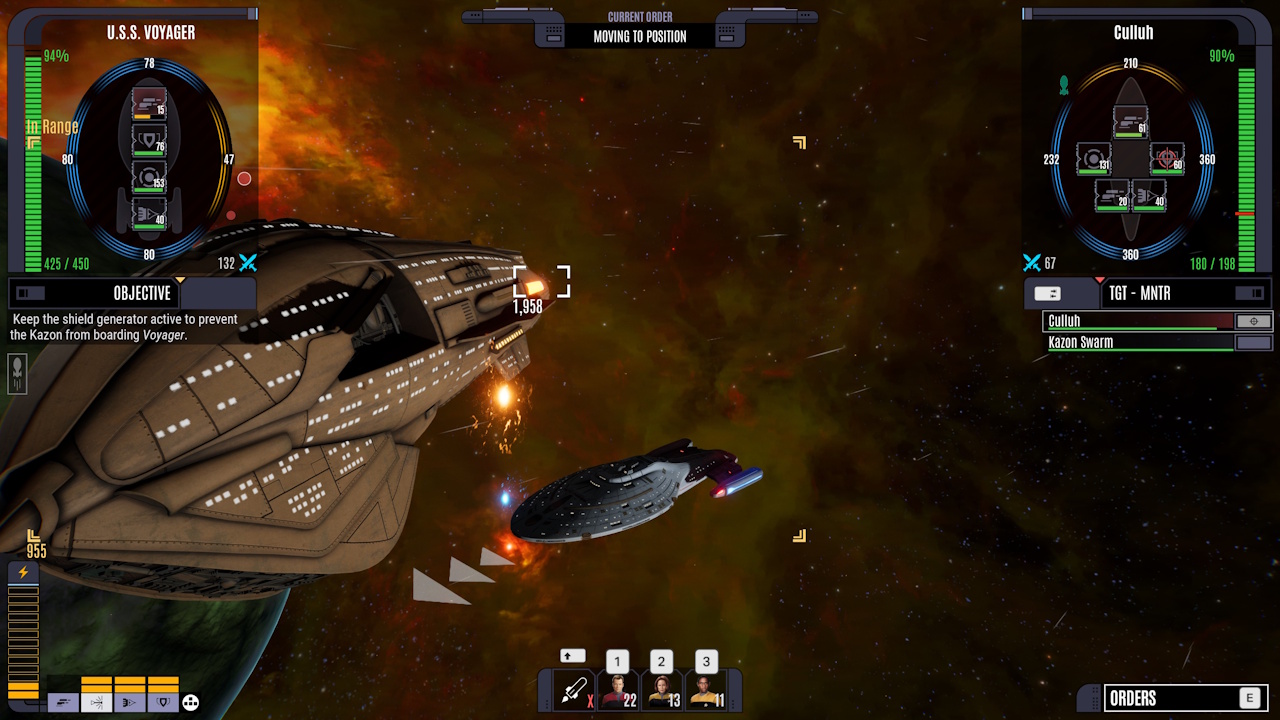The width and height of the screenshot is (1280, 720).
Task: Click the torpedo weapon slot icon
Action: pyautogui.click(x=573, y=690)
